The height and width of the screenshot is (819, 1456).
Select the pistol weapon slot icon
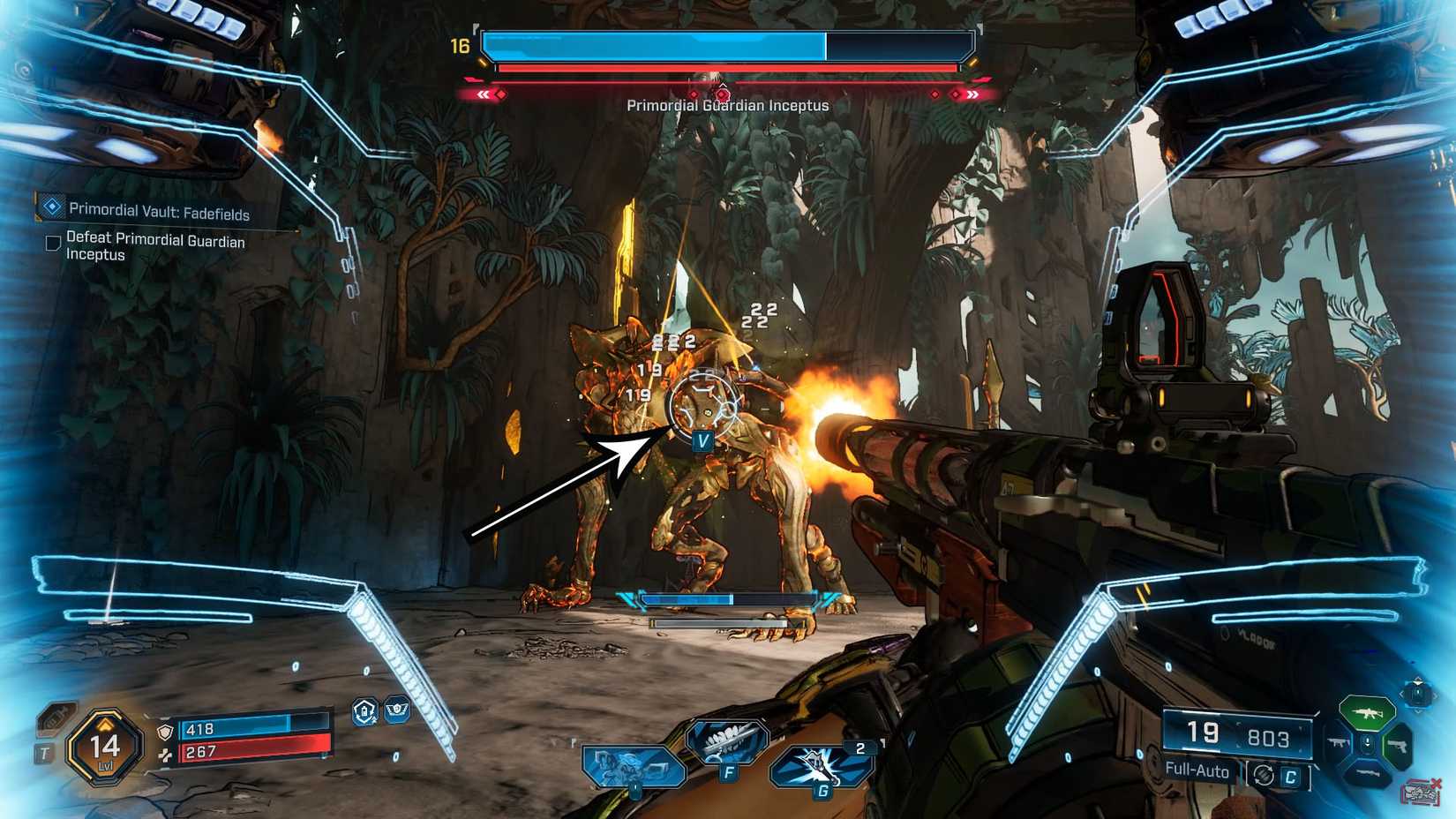click(1400, 746)
